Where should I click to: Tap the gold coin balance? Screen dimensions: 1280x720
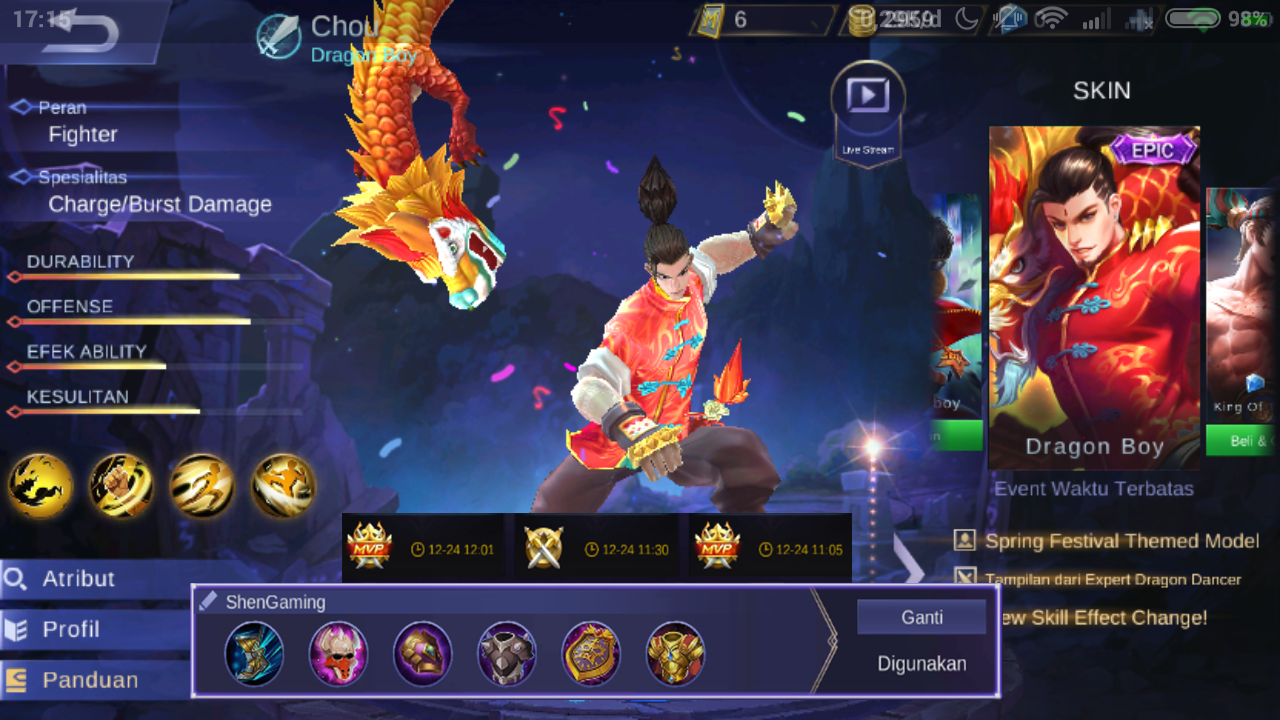(x=880, y=18)
